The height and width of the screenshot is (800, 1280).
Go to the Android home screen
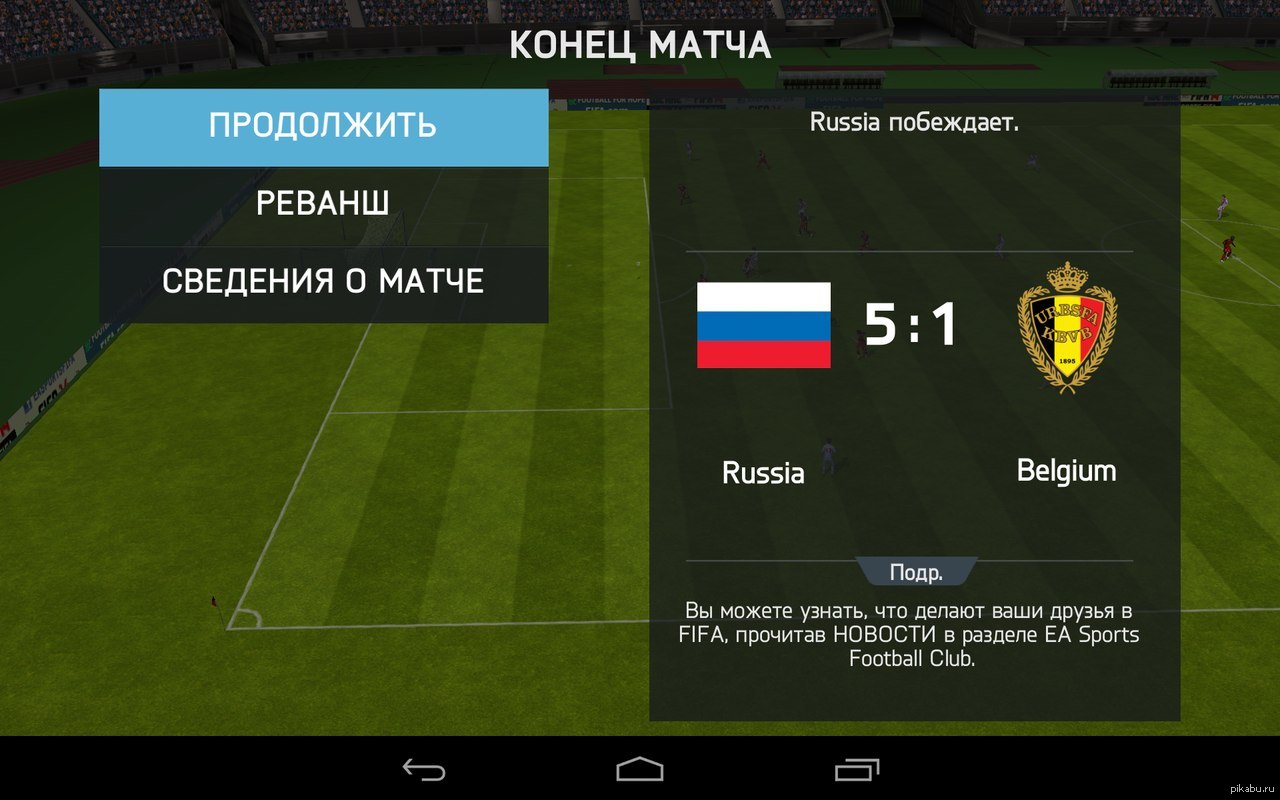click(x=640, y=769)
